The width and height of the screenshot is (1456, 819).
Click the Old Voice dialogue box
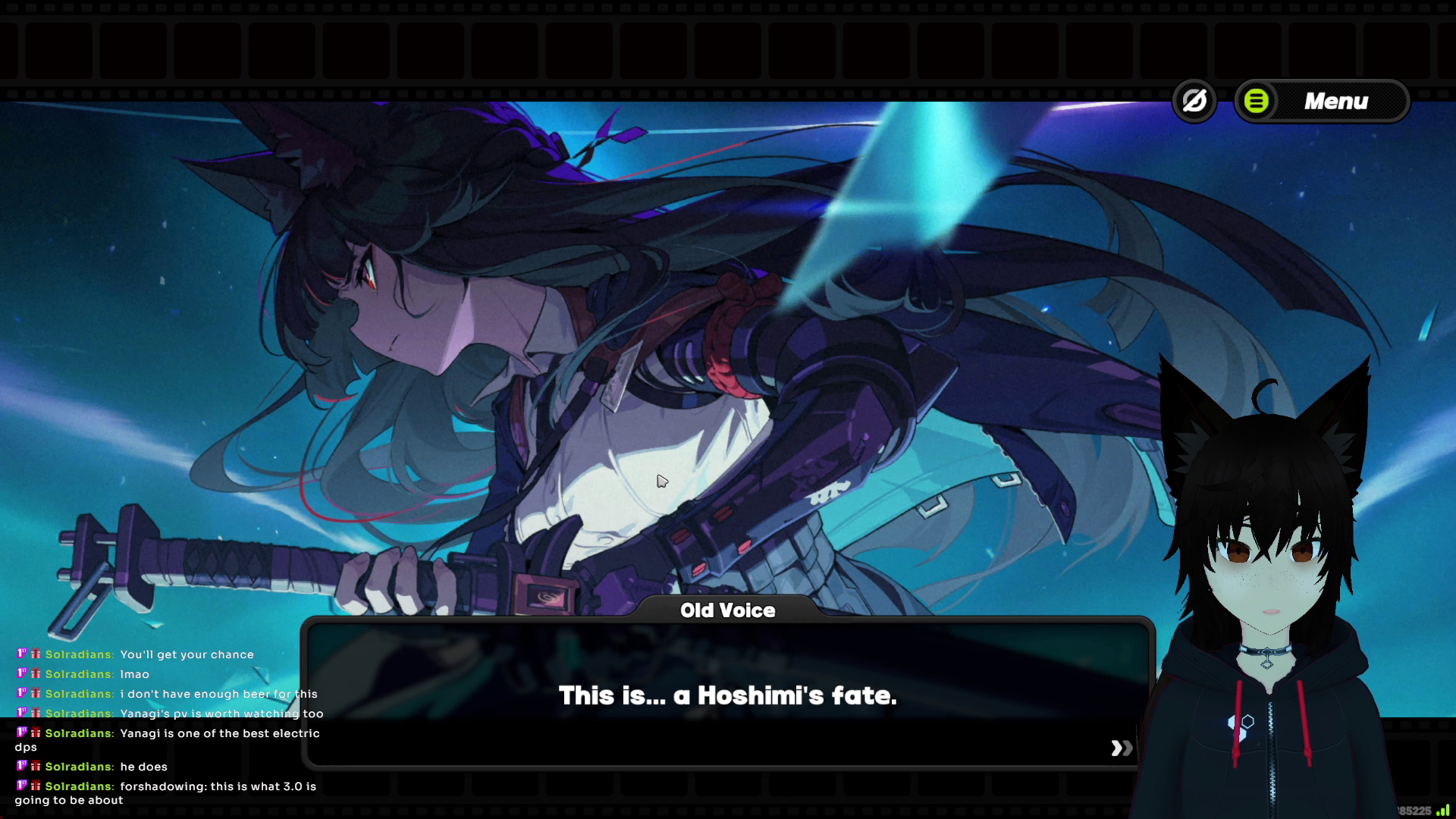(726, 695)
